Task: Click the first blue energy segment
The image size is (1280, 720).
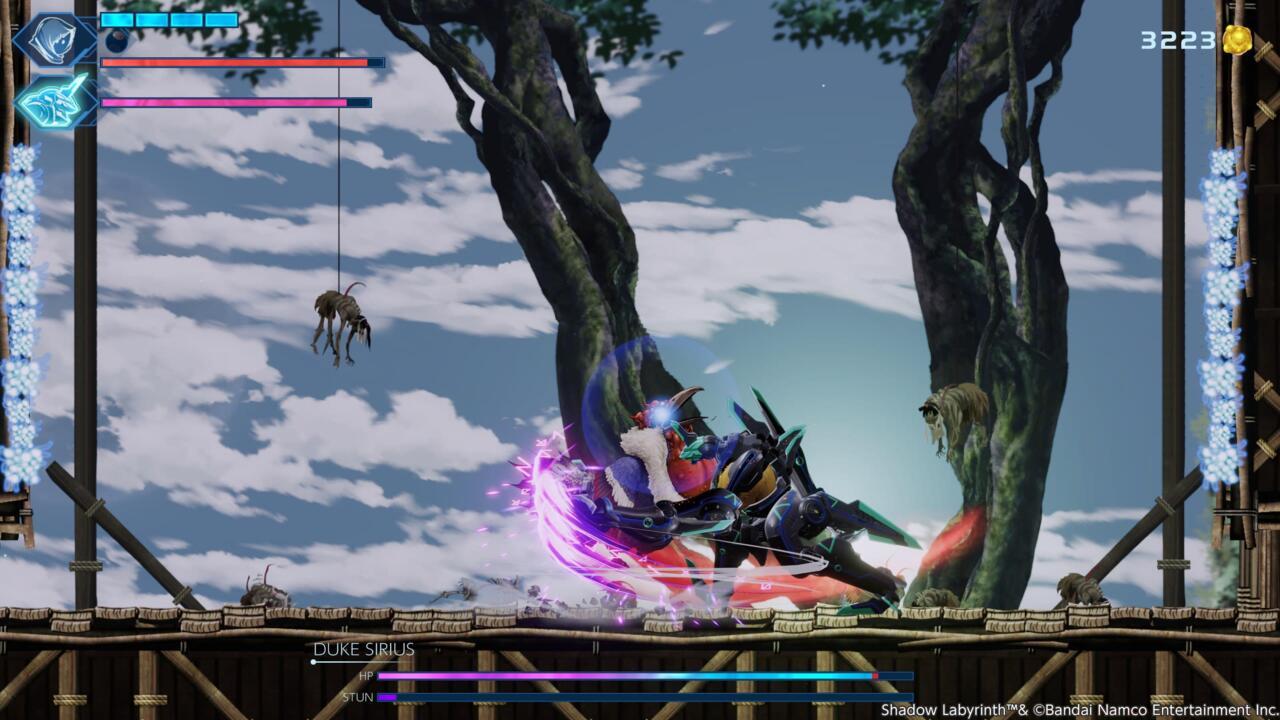Action: tap(117, 20)
